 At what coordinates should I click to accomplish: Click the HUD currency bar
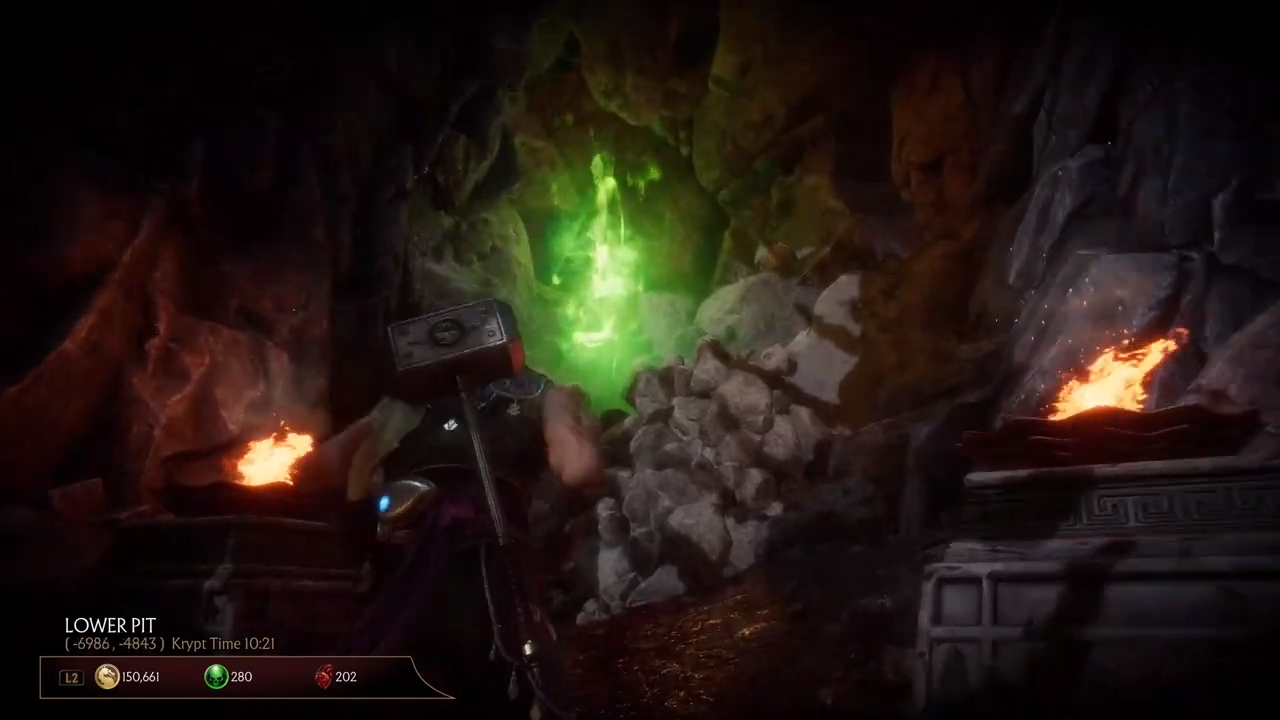pyautogui.click(x=225, y=677)
